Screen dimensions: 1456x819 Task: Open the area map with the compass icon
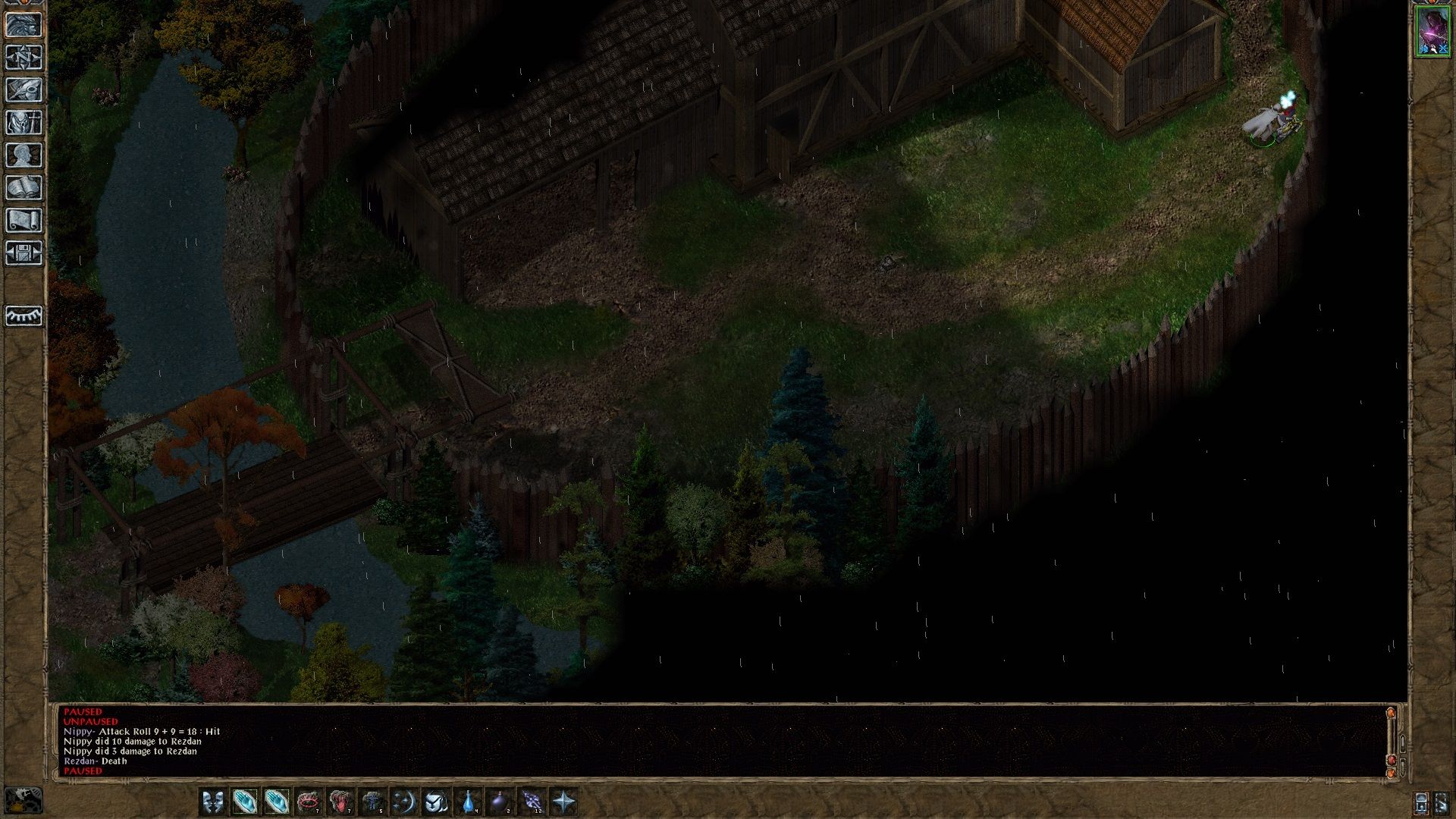pyautogui.click(x=24, y=58)
